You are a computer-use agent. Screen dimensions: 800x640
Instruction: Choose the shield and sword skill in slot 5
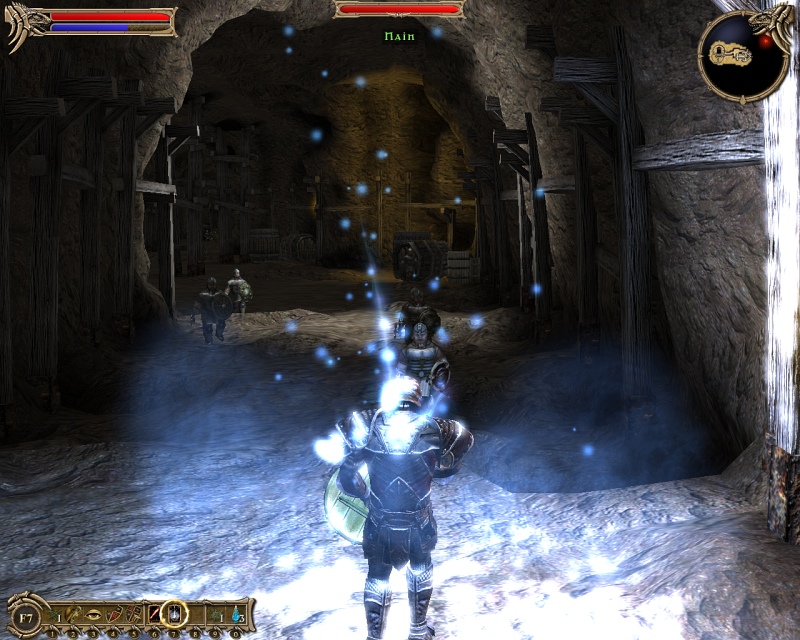(133, 613)
